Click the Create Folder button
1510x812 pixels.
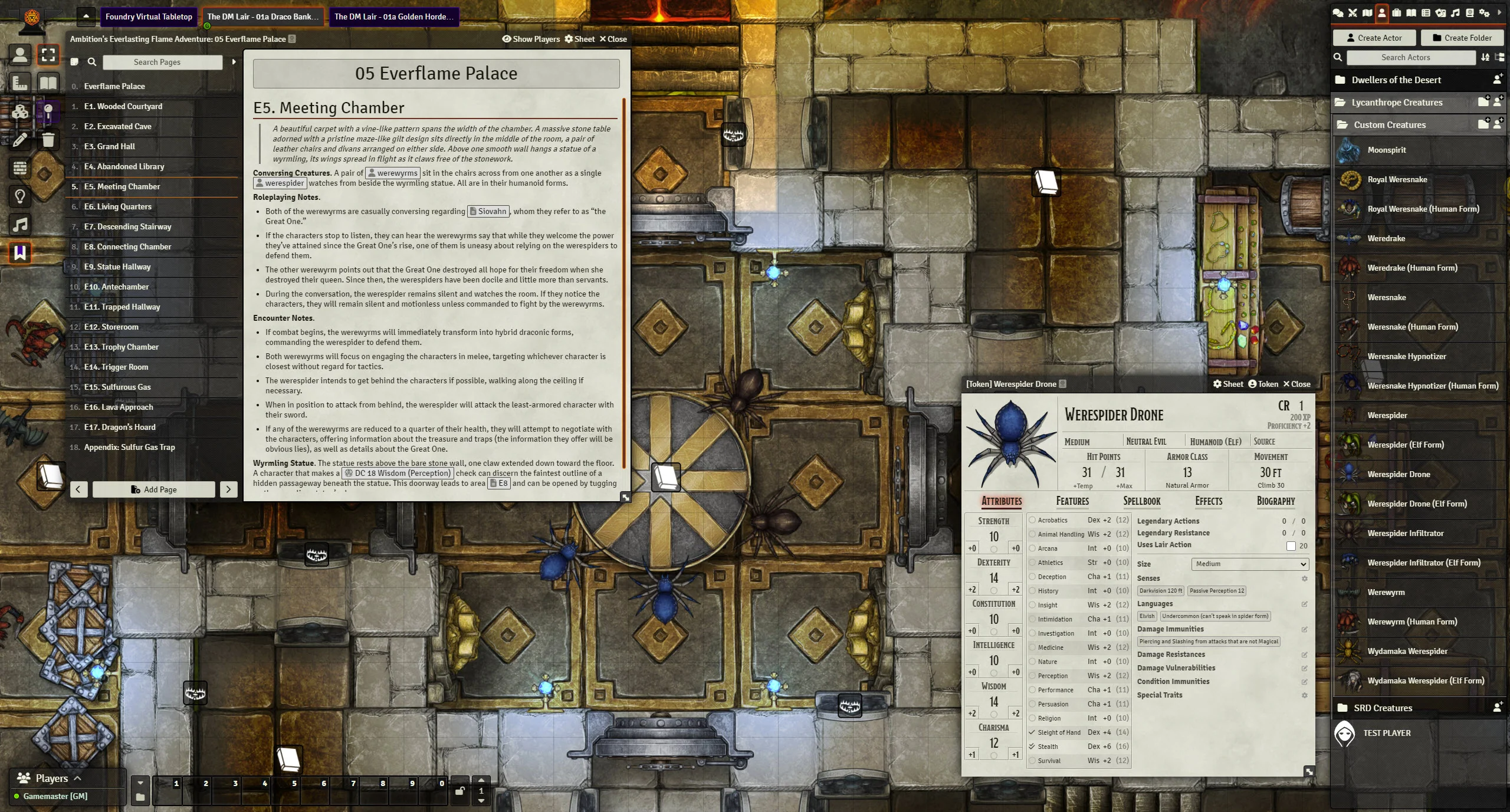(1462, 38)
